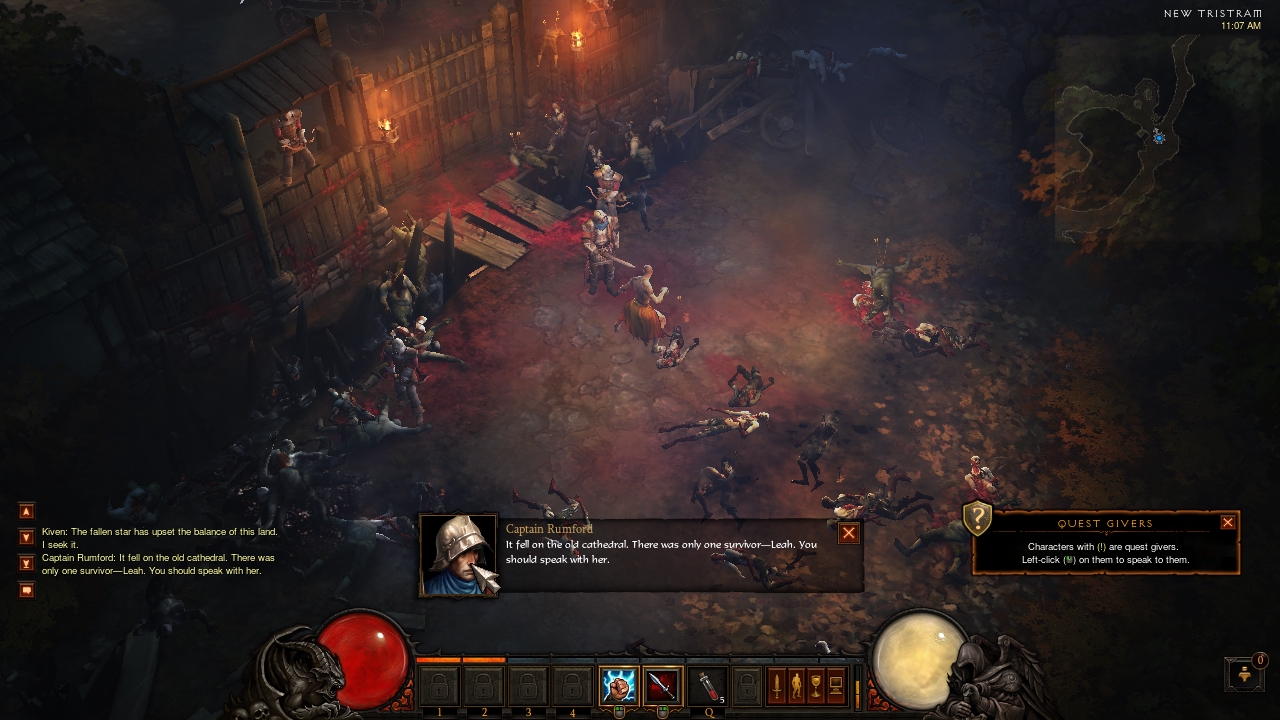
Task: Use the red health potion
Action: tap(706, 686)
